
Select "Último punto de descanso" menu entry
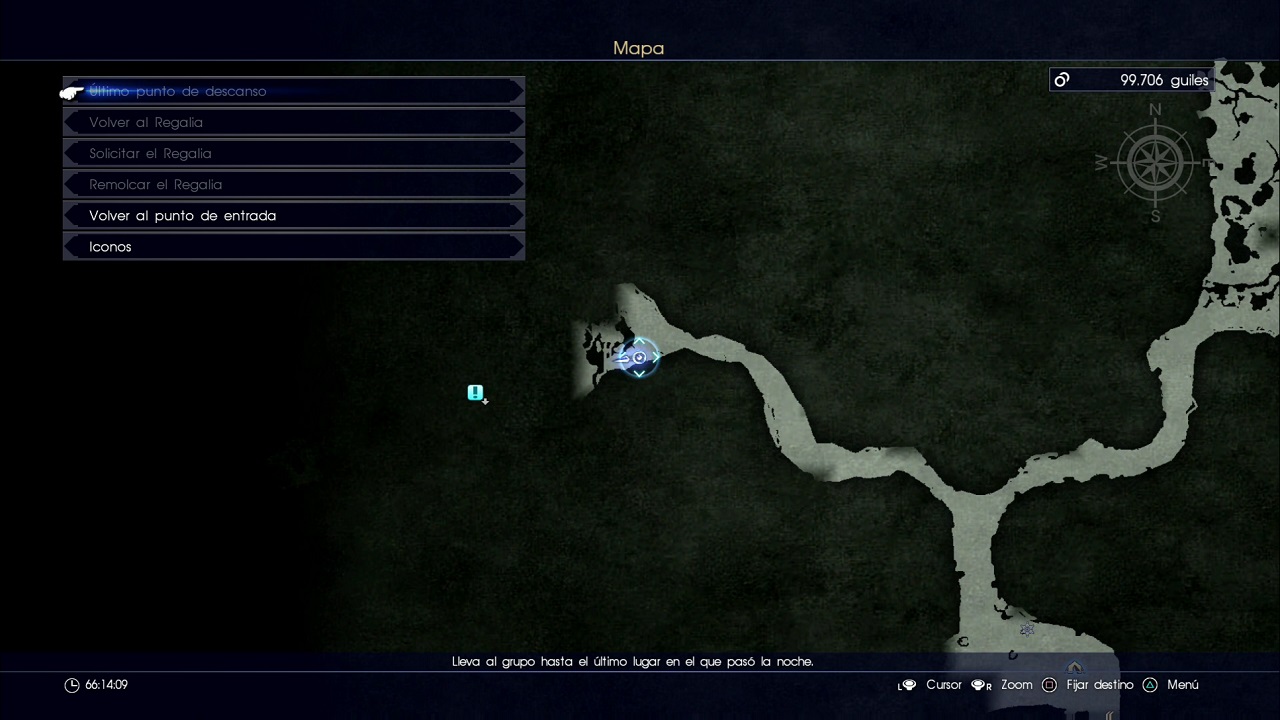pos(293,91)
